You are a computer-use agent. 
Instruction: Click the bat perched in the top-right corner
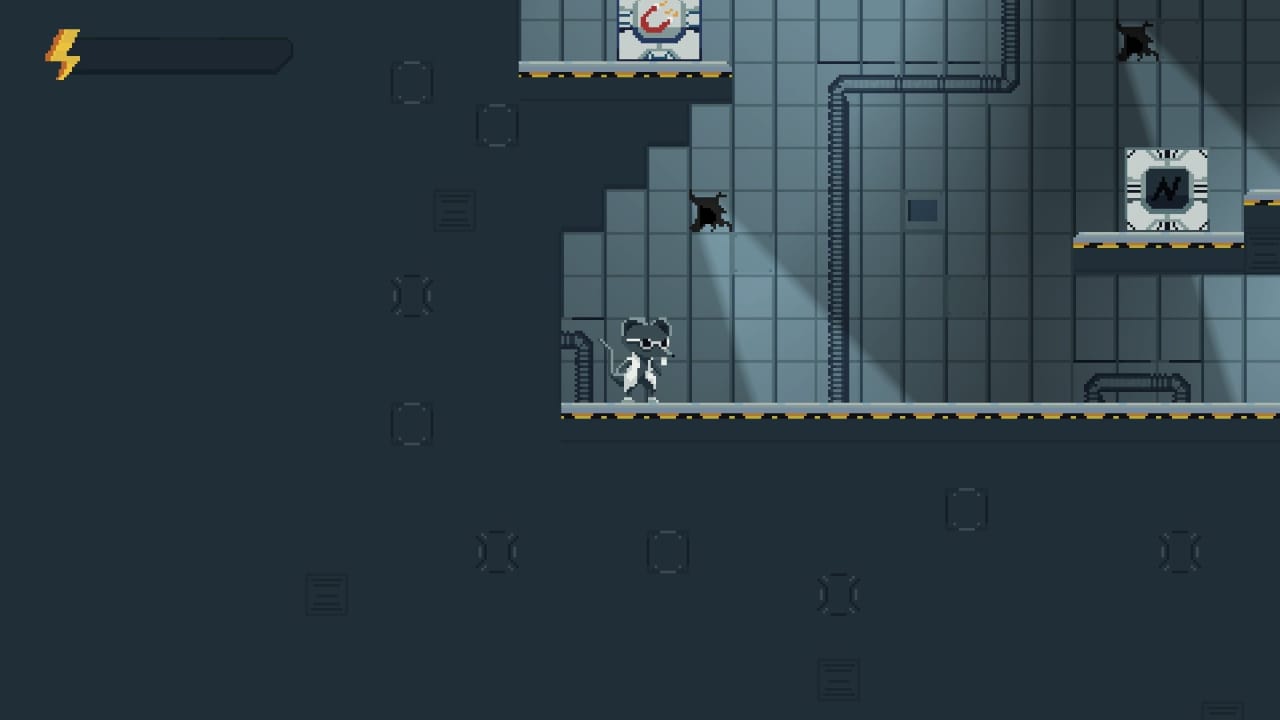click(x=1135, y=40)
